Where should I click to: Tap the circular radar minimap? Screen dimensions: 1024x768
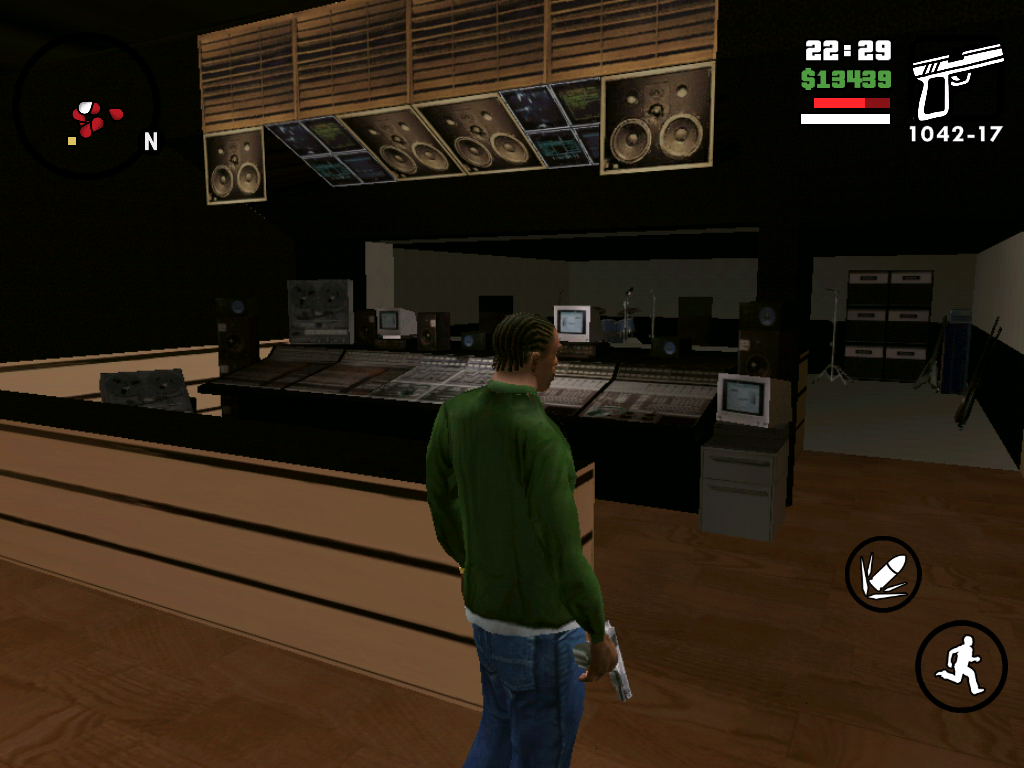click(87, 107)
